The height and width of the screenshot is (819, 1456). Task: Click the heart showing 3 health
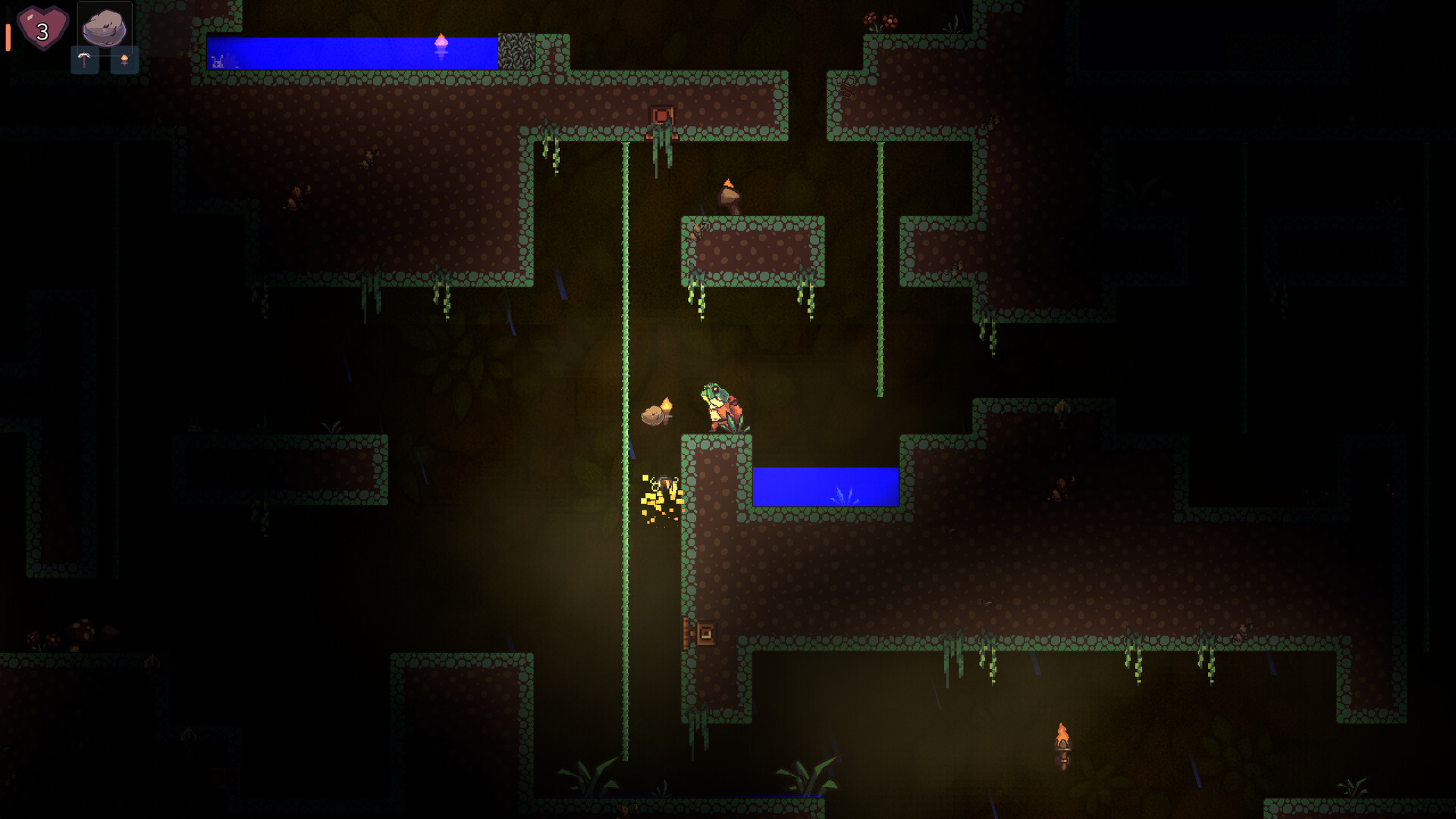point(42,29)
